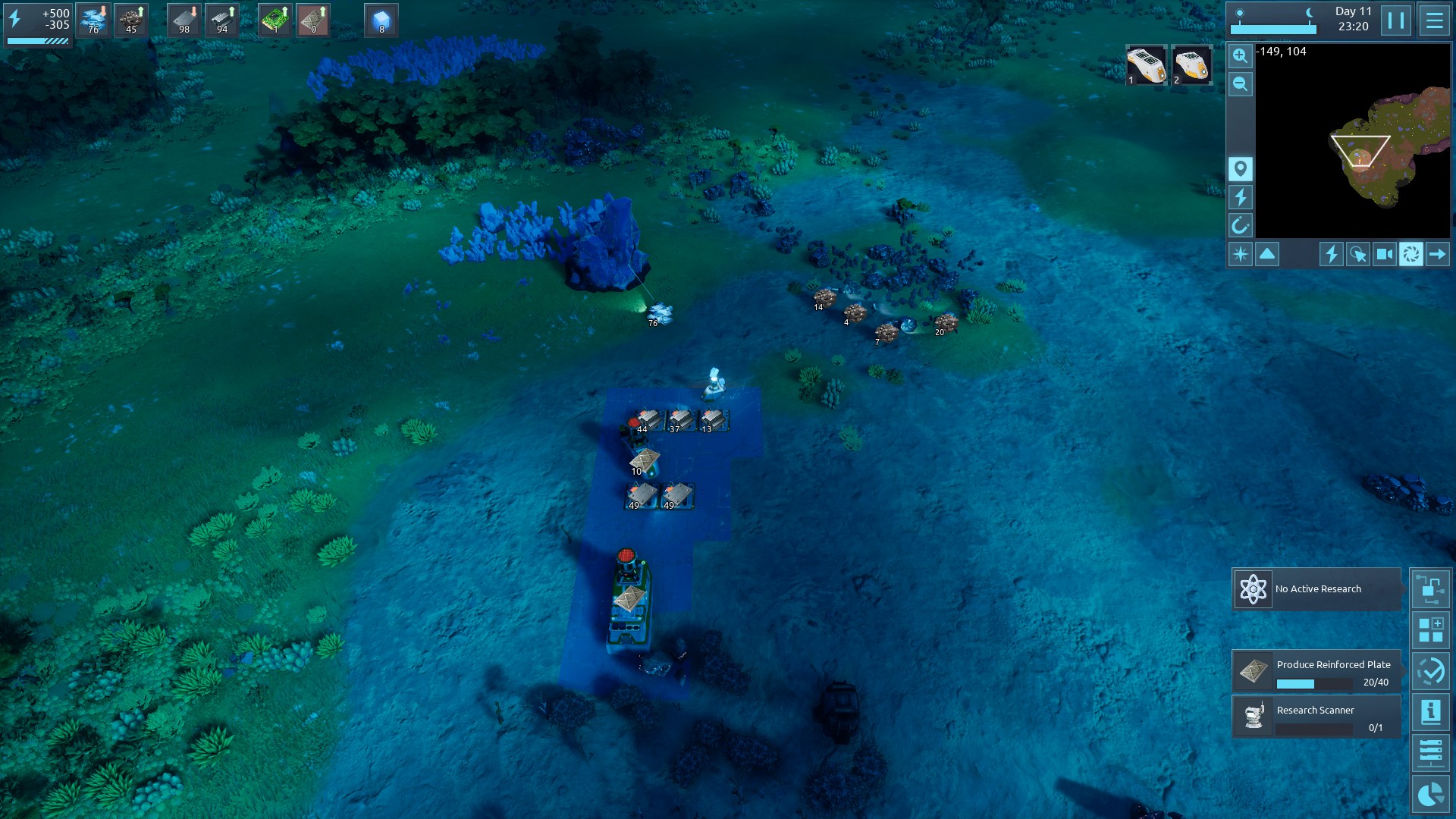This screenshot has height=819, width=1456.
Task: Click the up triangle button under minimap
Action: [1267, 254]
